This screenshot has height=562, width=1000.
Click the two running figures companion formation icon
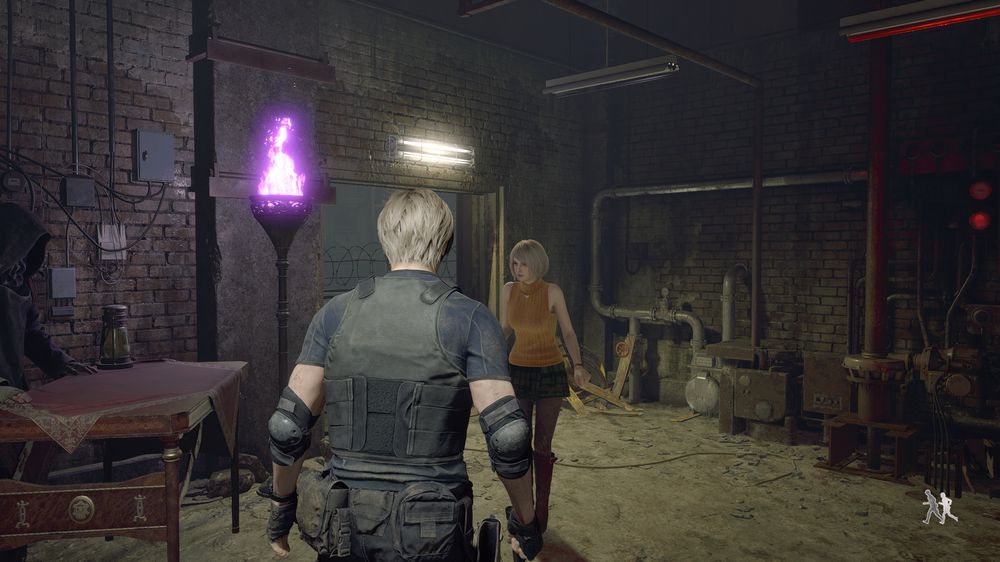939,507
